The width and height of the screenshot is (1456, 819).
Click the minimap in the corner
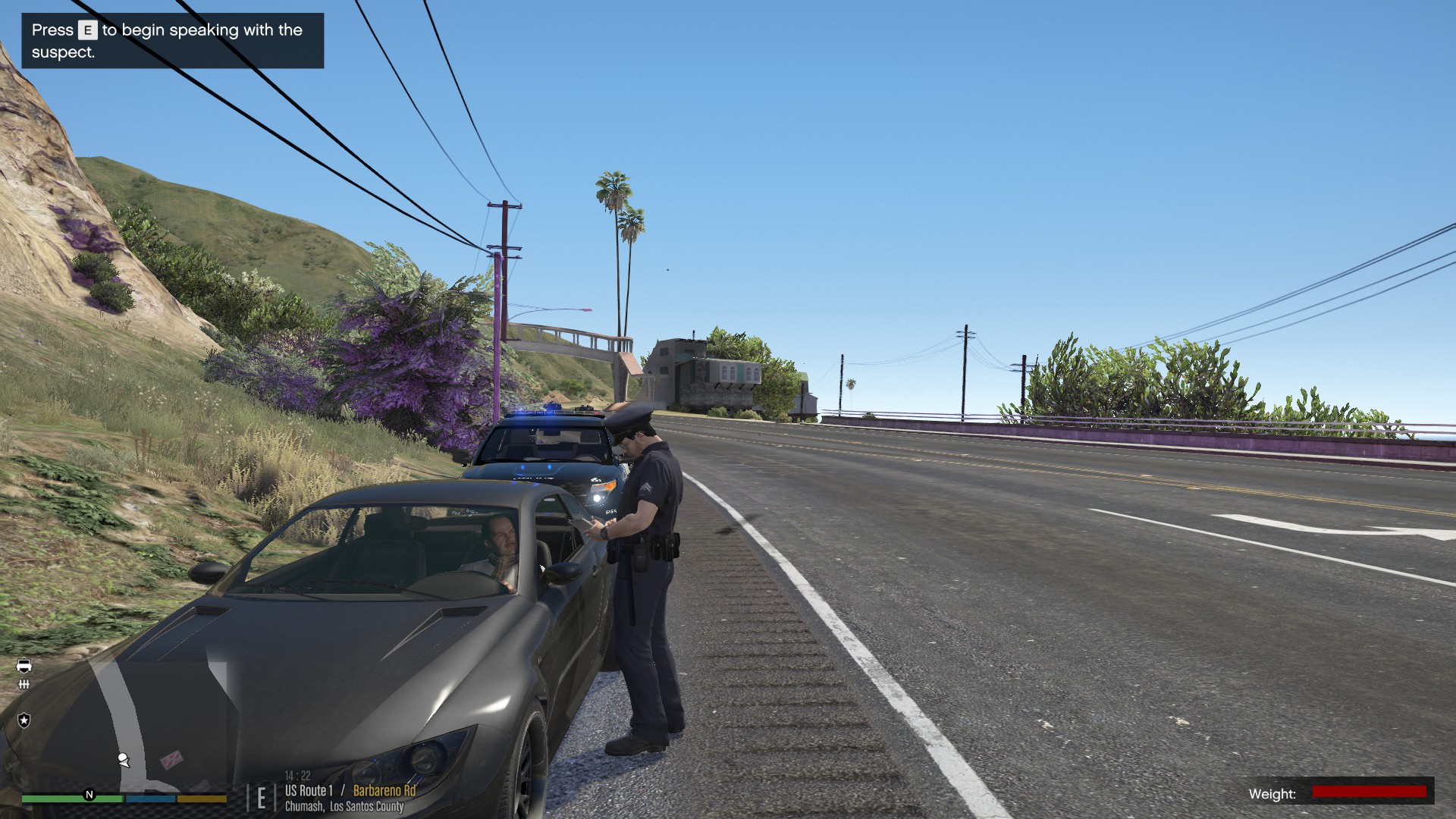click(125, 724)
